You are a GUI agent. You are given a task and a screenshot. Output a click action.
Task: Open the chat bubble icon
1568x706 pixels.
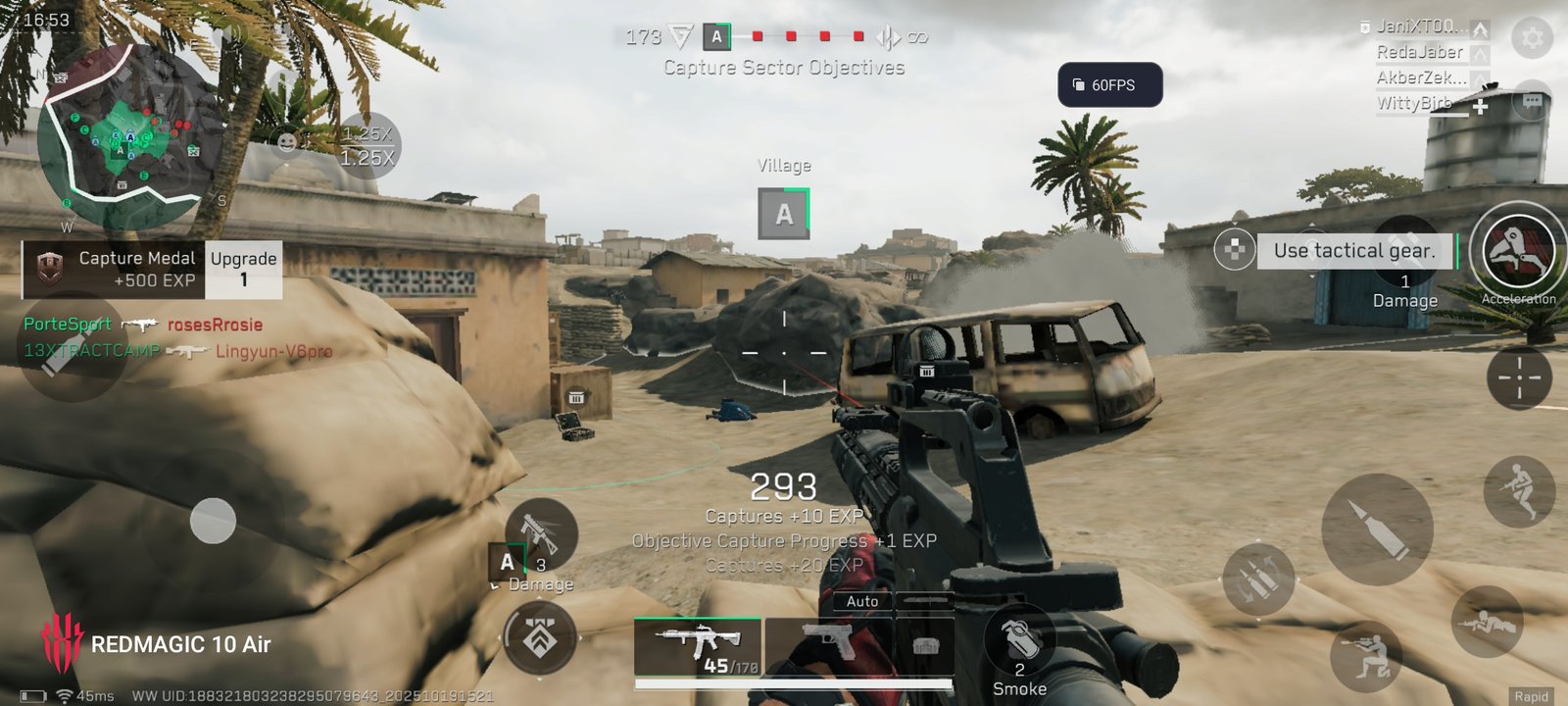(x=1532, y=101)
